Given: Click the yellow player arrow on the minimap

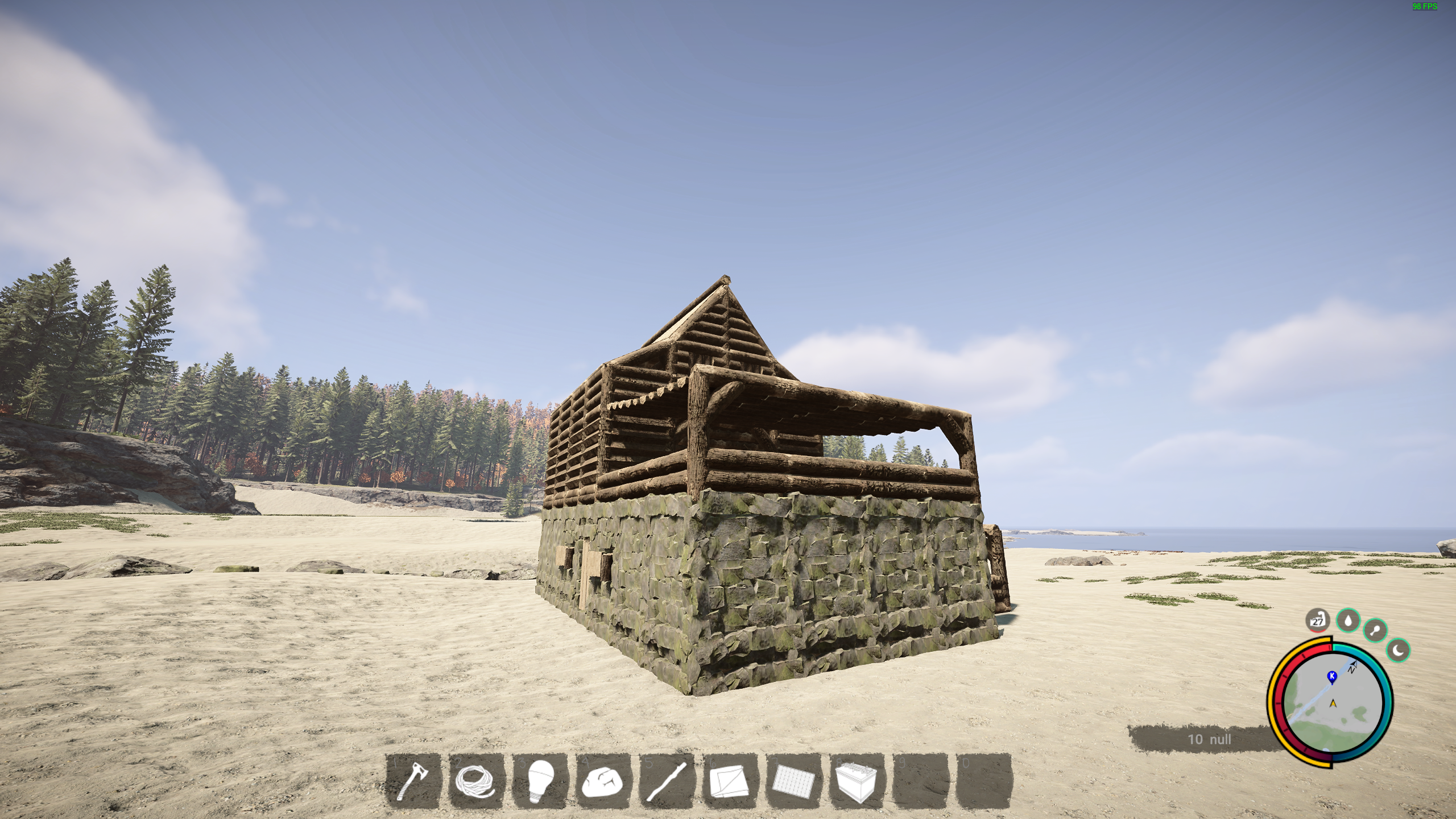Looking at the screenshot, I should click(1333, 704).
